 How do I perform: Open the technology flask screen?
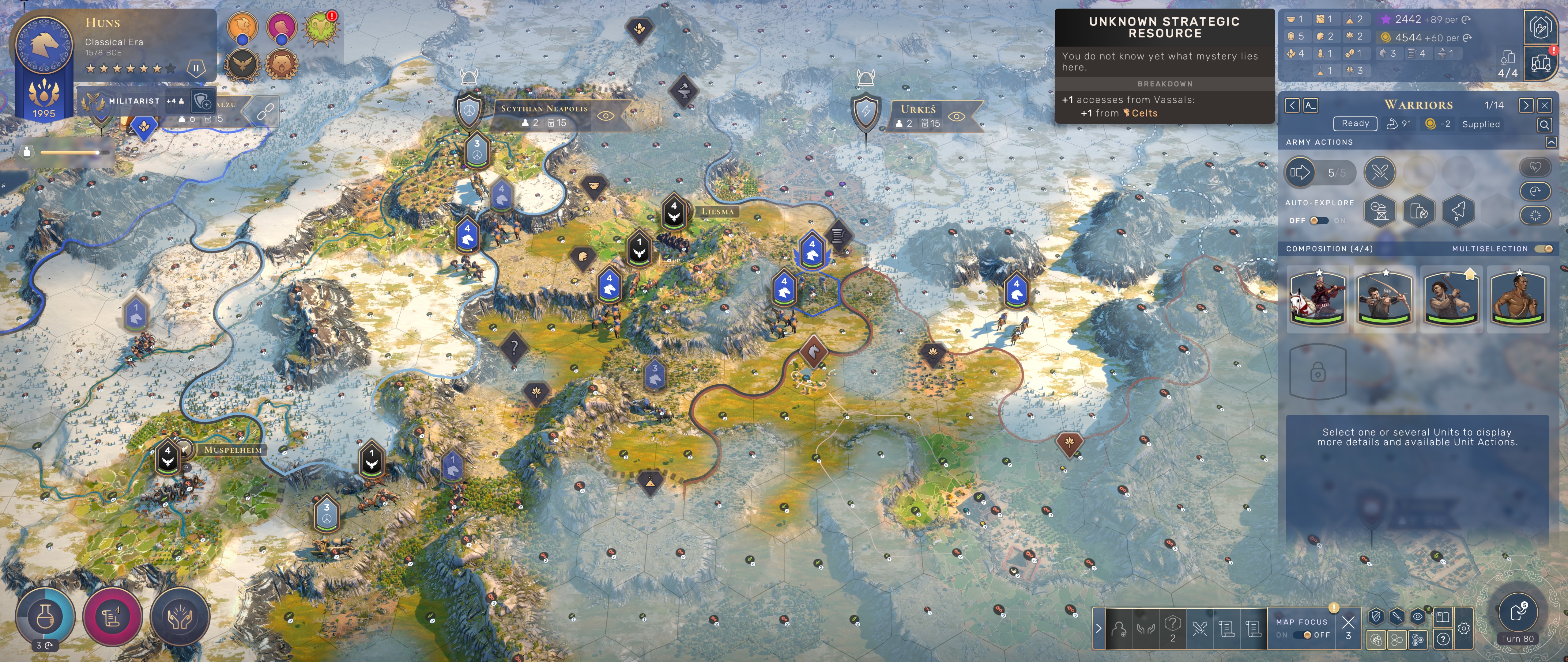click(46, 617)
